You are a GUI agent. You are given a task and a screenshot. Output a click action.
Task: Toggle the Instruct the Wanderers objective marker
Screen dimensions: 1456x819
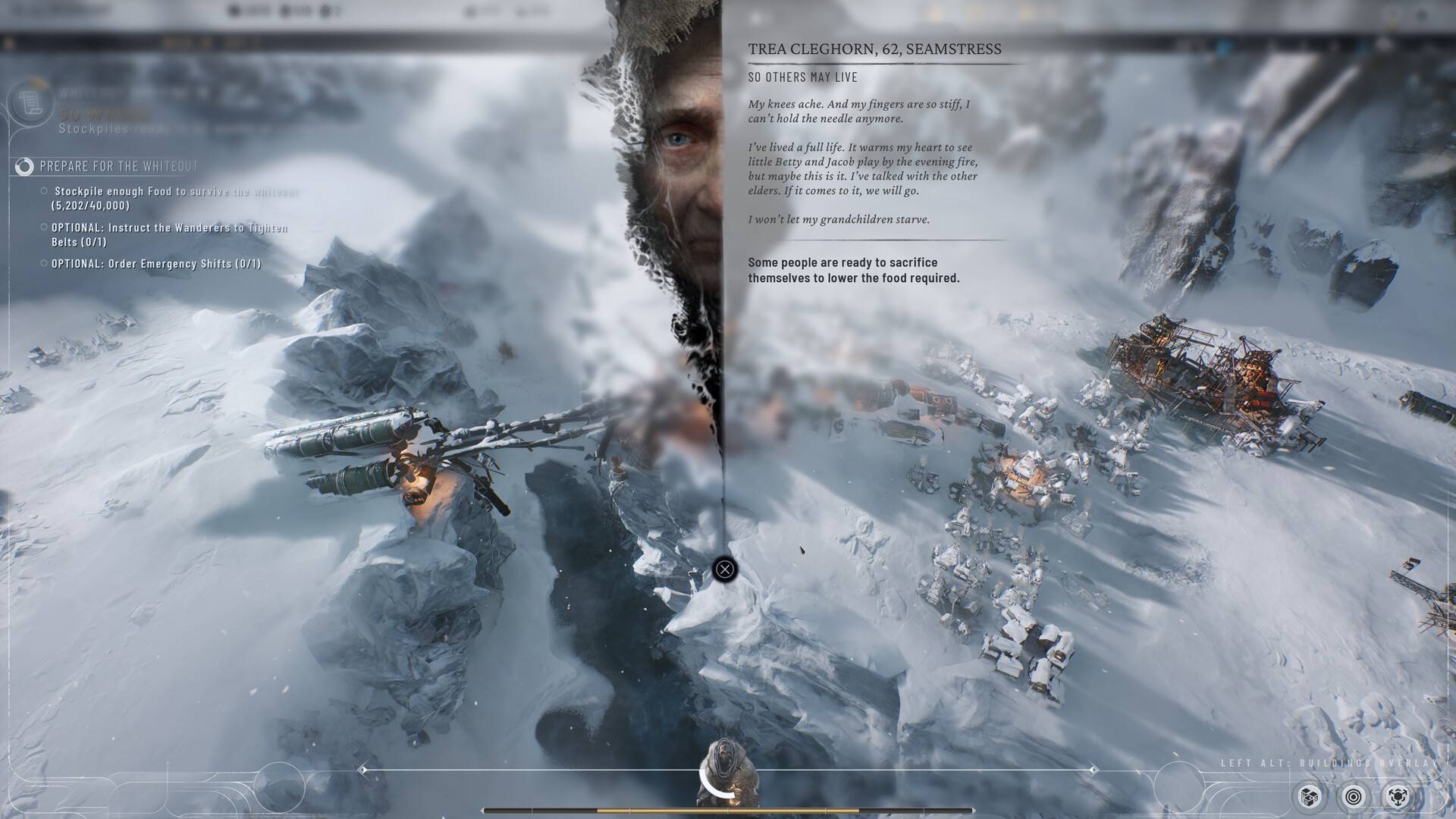pyautogui.click(x=43, y=227)
